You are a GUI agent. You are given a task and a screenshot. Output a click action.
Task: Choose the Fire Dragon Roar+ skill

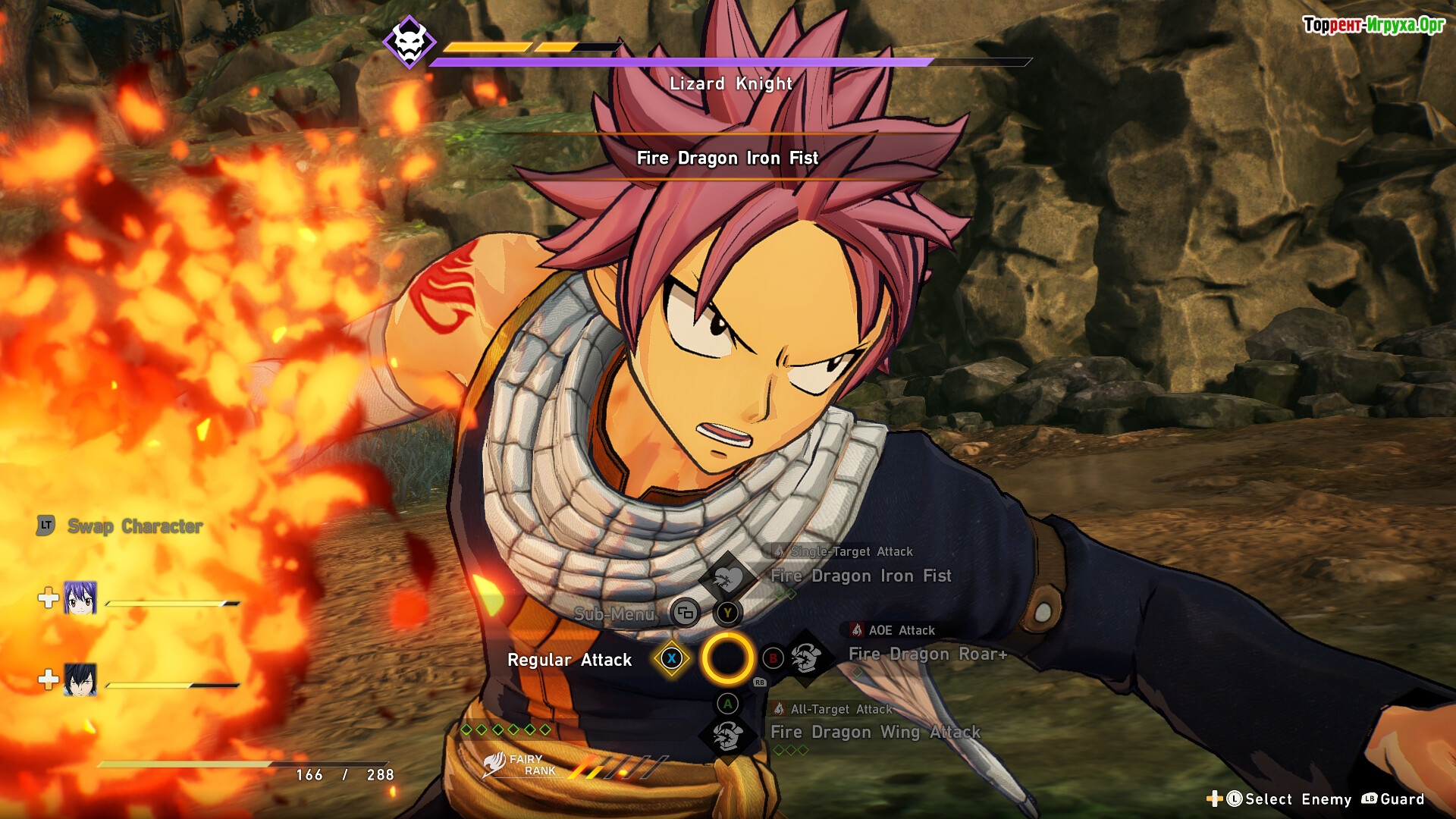[x=927, y=654]
